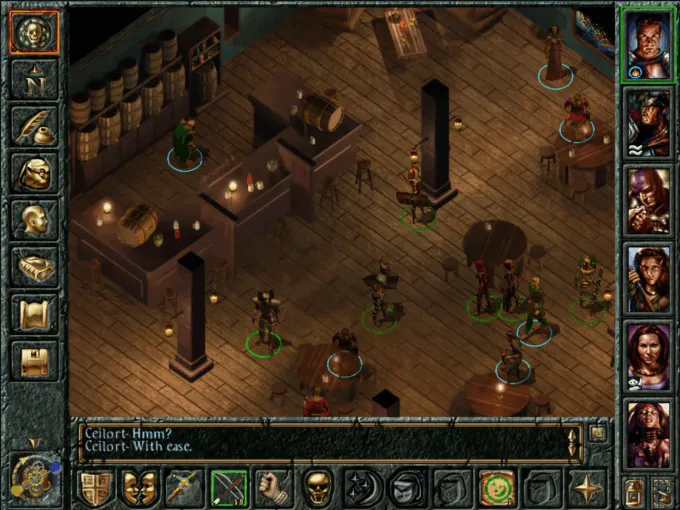680x510 pixels.
Task: Open the mage spellbook icon
Action: click(x=34, y=266)
